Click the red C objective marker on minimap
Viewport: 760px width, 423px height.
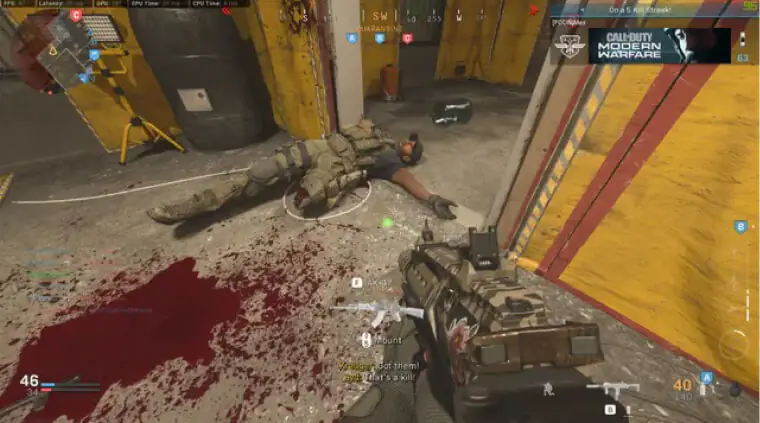[x=76, y=16]
